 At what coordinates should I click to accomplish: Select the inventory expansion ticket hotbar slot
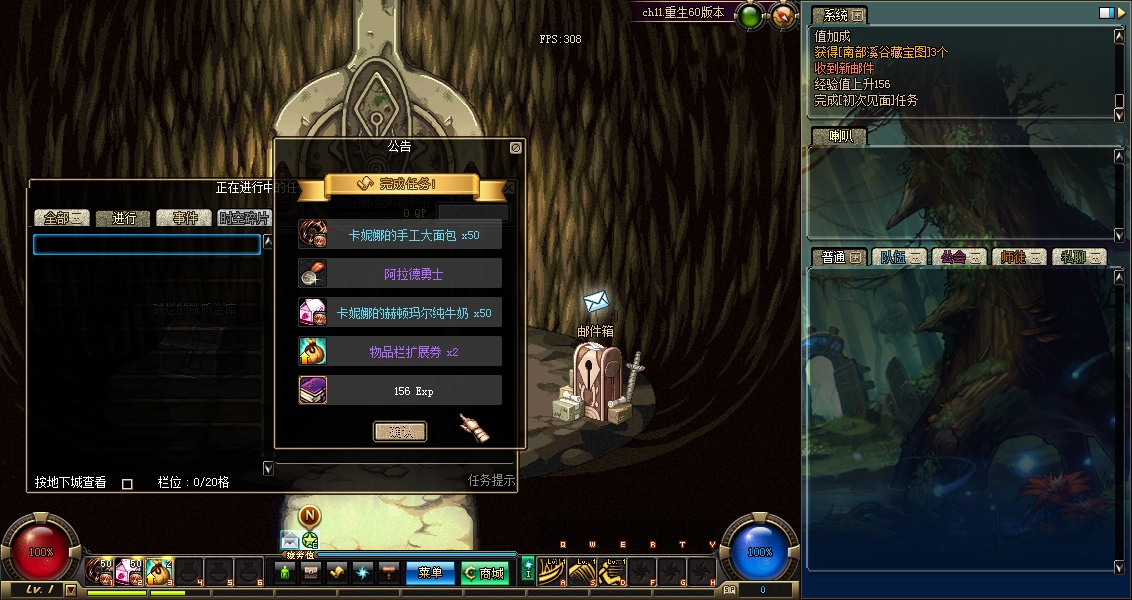click(160, 571)
